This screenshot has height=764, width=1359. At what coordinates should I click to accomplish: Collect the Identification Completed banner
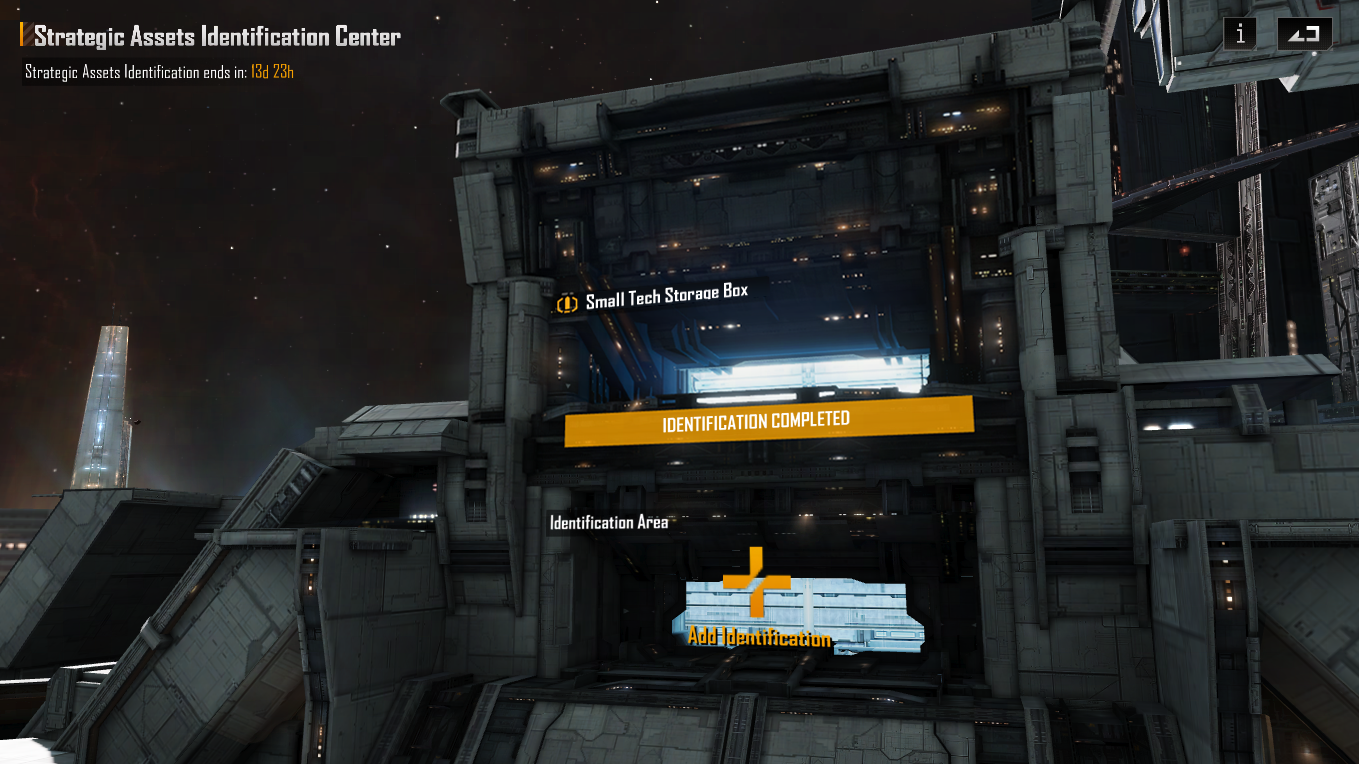click(768, 421)
